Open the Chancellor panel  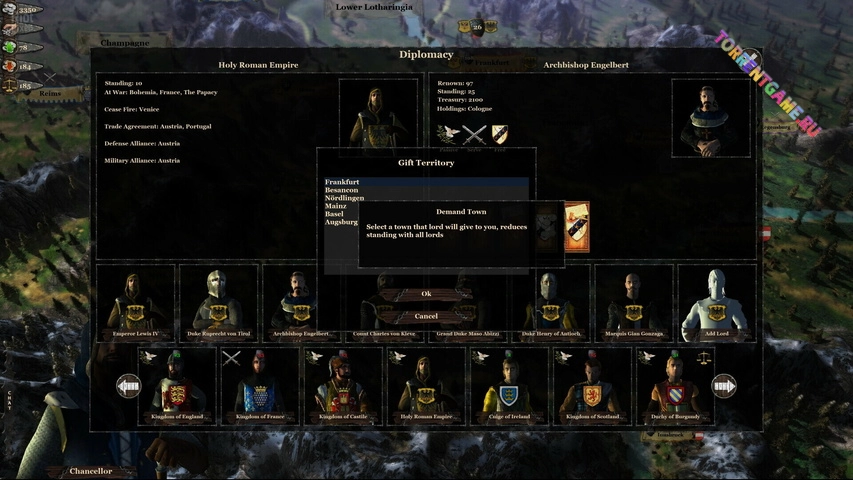coord(91,470)
